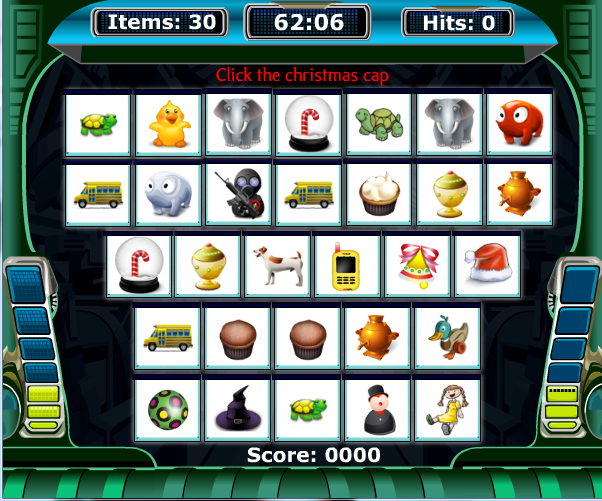Choose the mallard duck tile
Screen dimensions: 602x501
[x=447, y=337]
